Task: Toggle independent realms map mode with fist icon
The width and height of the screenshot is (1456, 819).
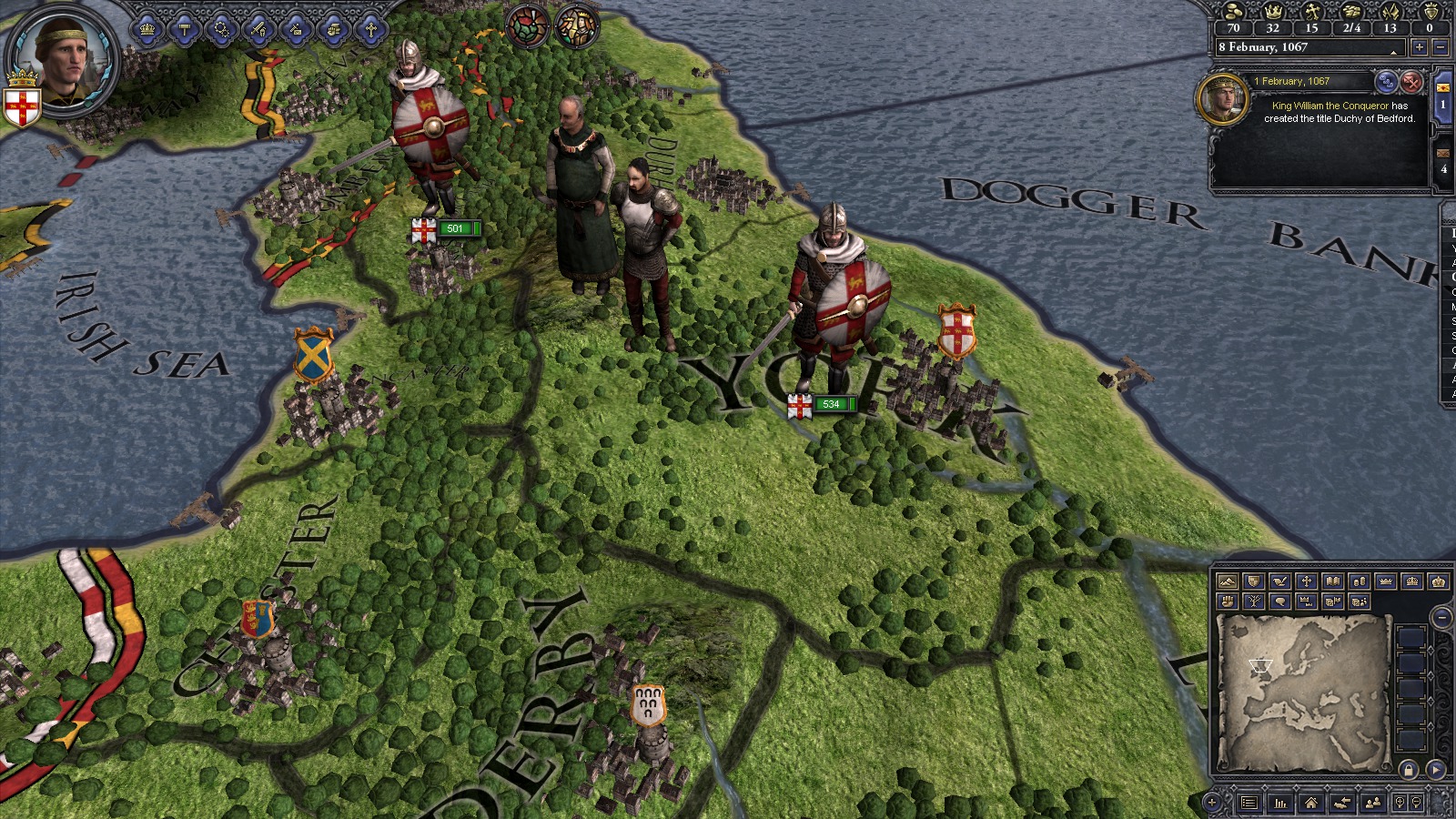Action: pyautogui.click(x=1228, y=602)
